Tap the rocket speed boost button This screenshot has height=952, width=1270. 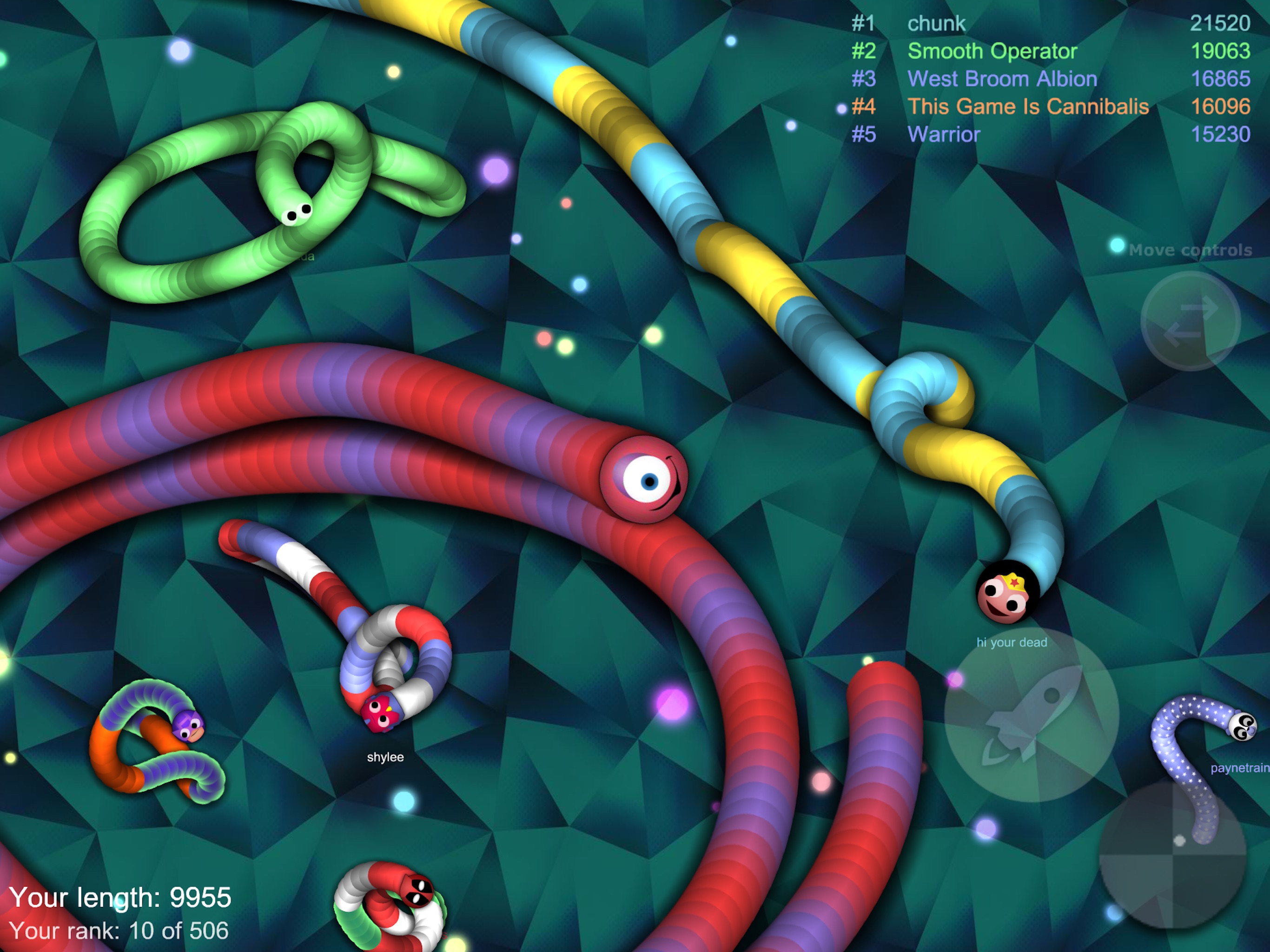pos(1031,715)
